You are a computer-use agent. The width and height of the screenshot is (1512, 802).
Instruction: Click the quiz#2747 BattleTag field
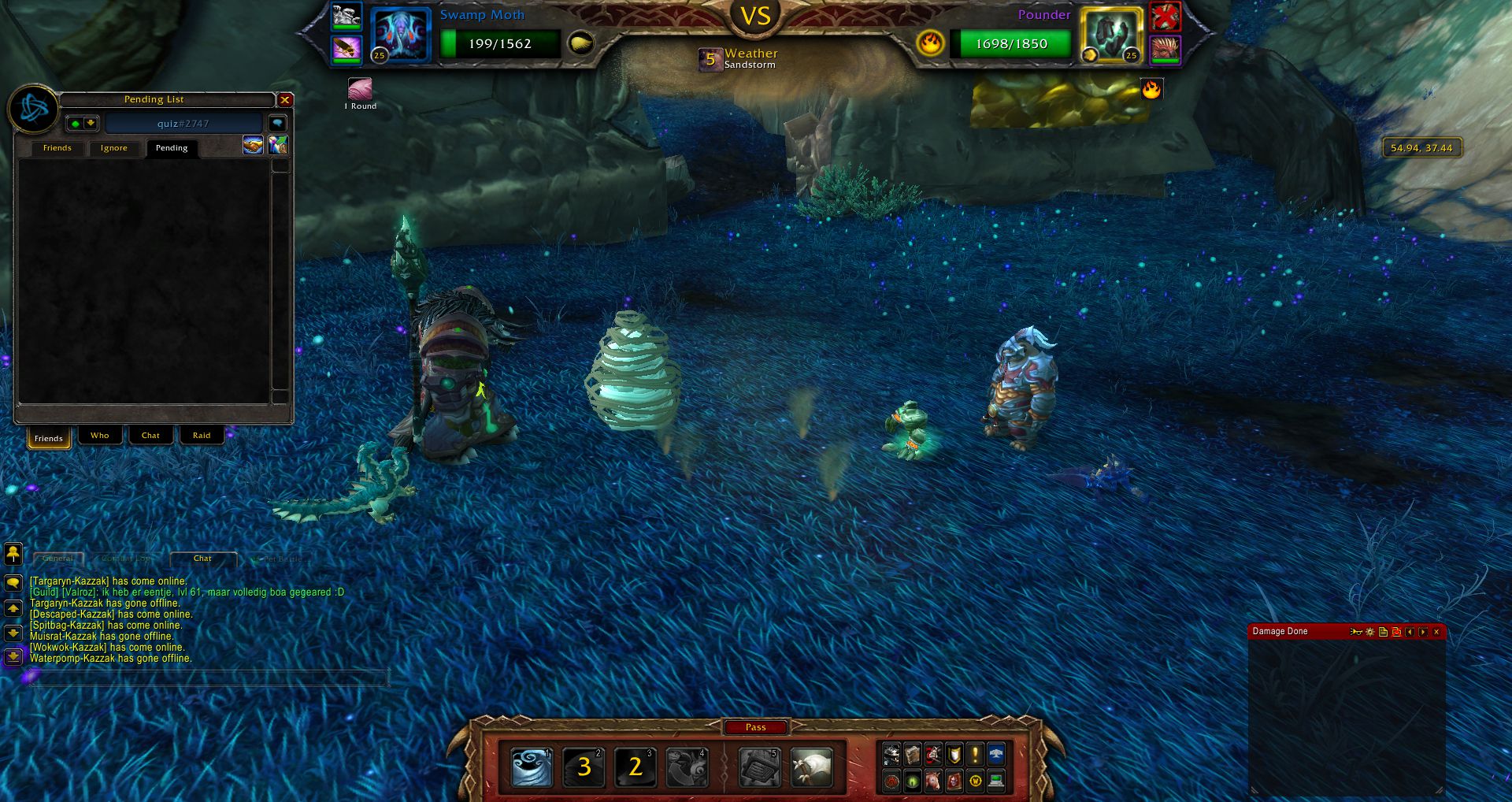coord(183,124)
